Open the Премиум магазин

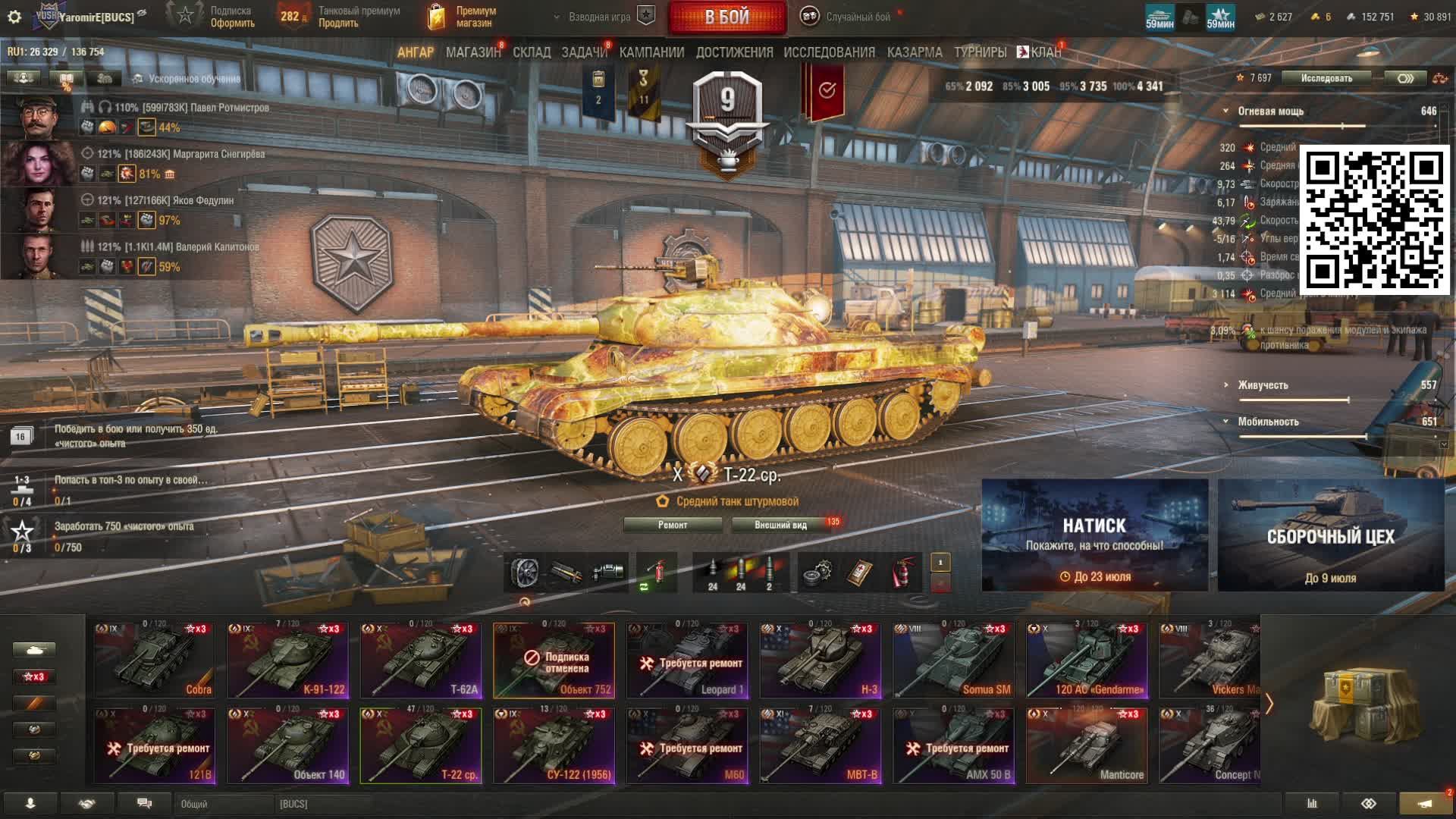click(463, 17)
